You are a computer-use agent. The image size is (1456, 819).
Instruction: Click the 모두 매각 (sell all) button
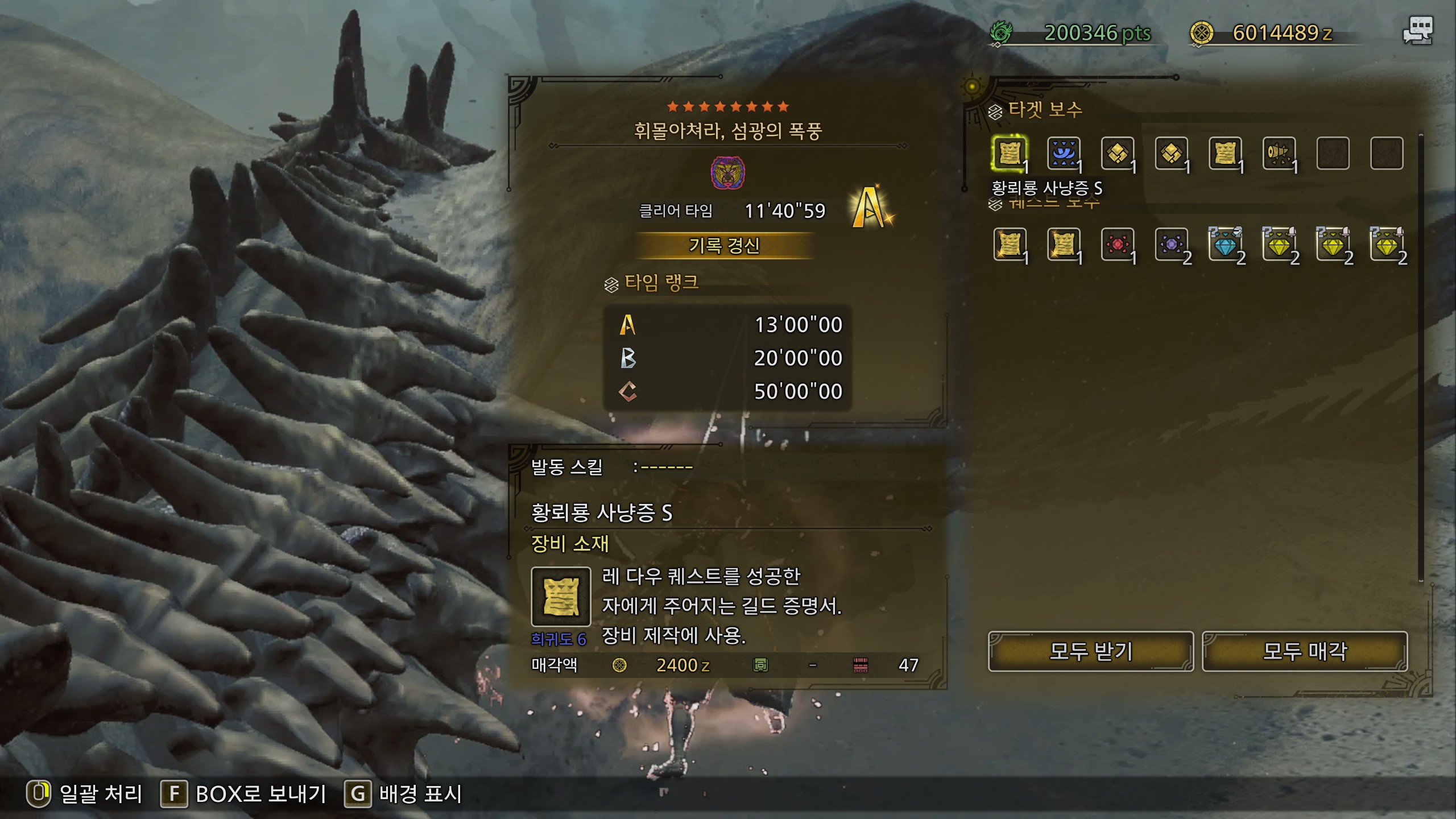[1304, 651]
